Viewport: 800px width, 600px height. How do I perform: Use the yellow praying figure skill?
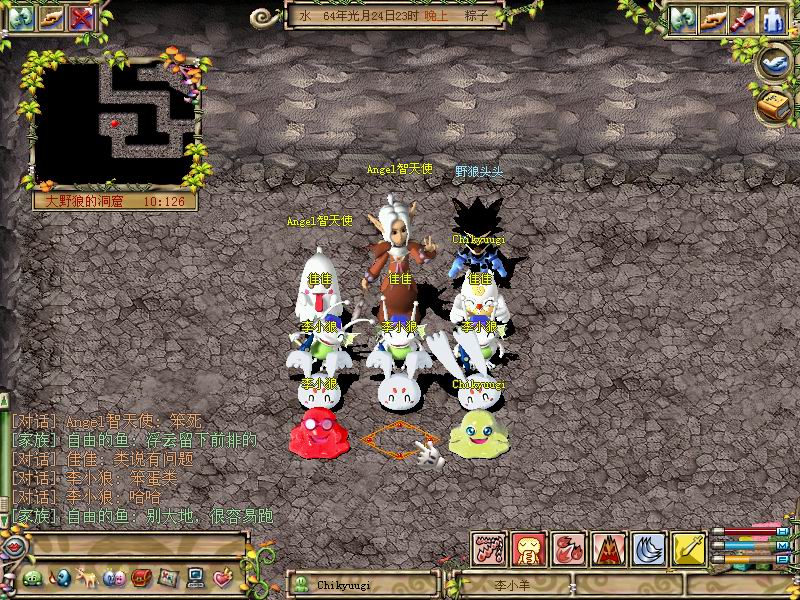527,548
